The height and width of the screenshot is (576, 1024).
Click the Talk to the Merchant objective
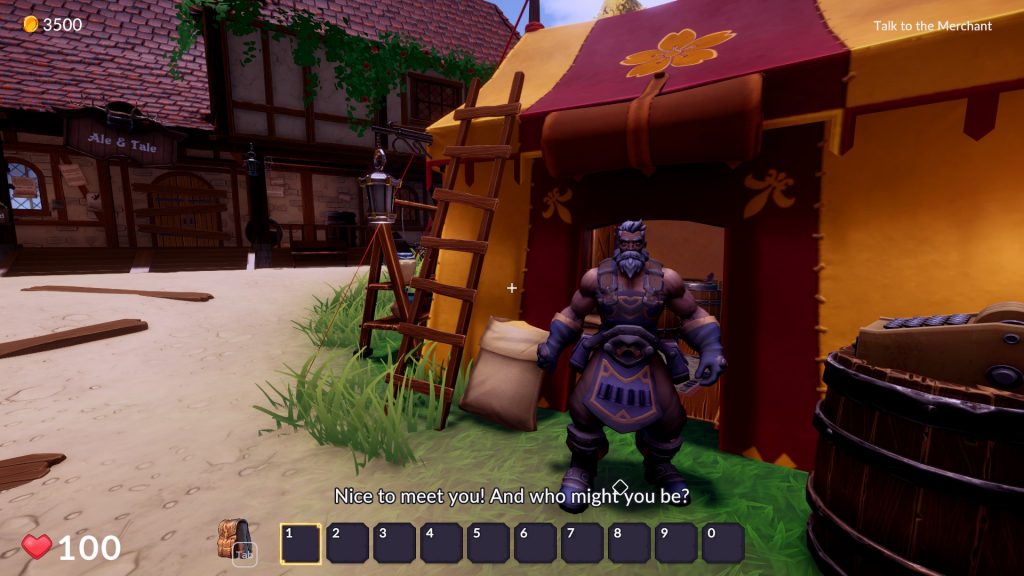tap(932, 26)
